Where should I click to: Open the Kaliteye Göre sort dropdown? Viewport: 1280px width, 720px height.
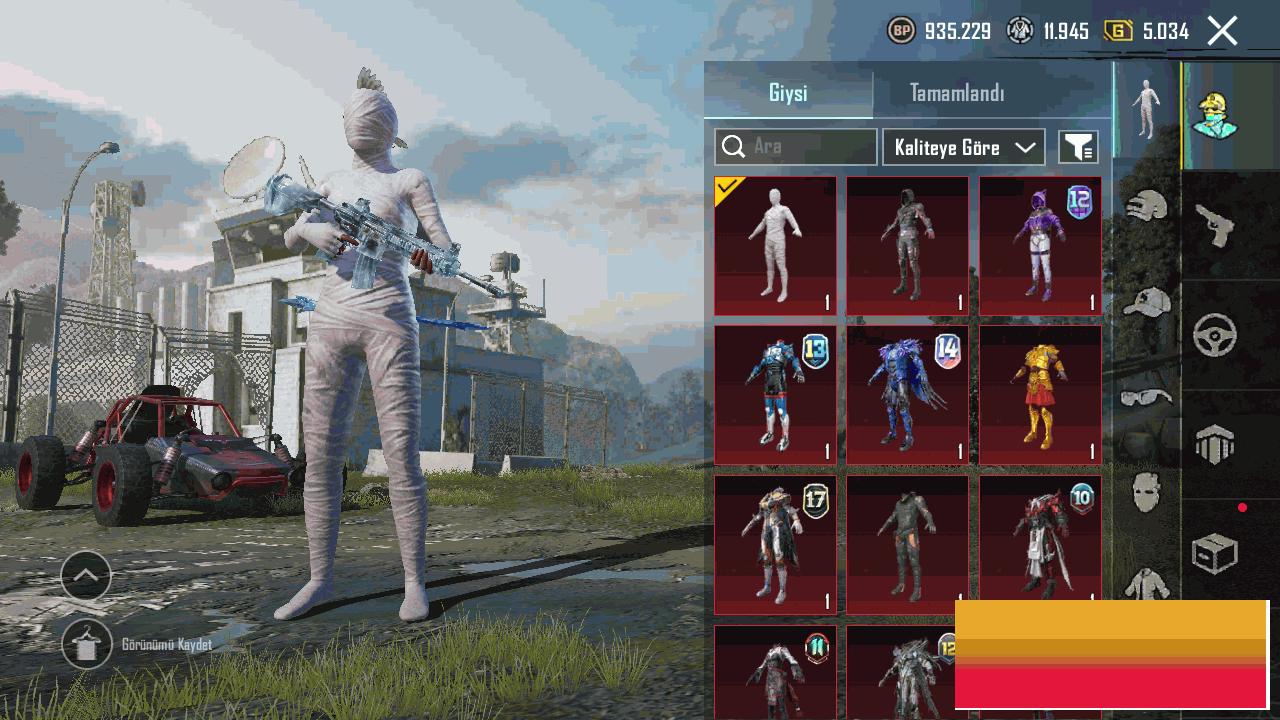click(964, 147)
